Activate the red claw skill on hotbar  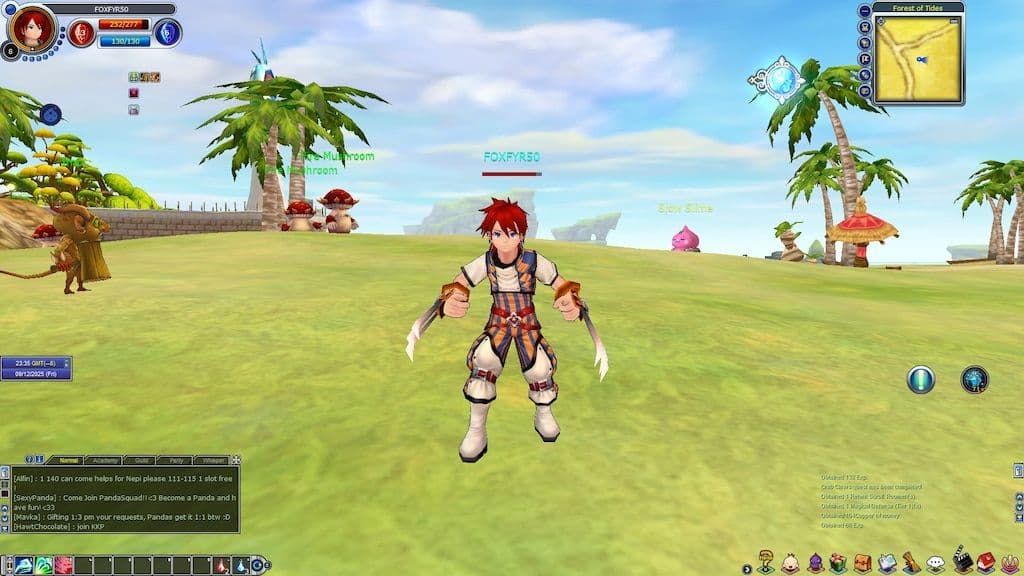[x=63, y=566]
